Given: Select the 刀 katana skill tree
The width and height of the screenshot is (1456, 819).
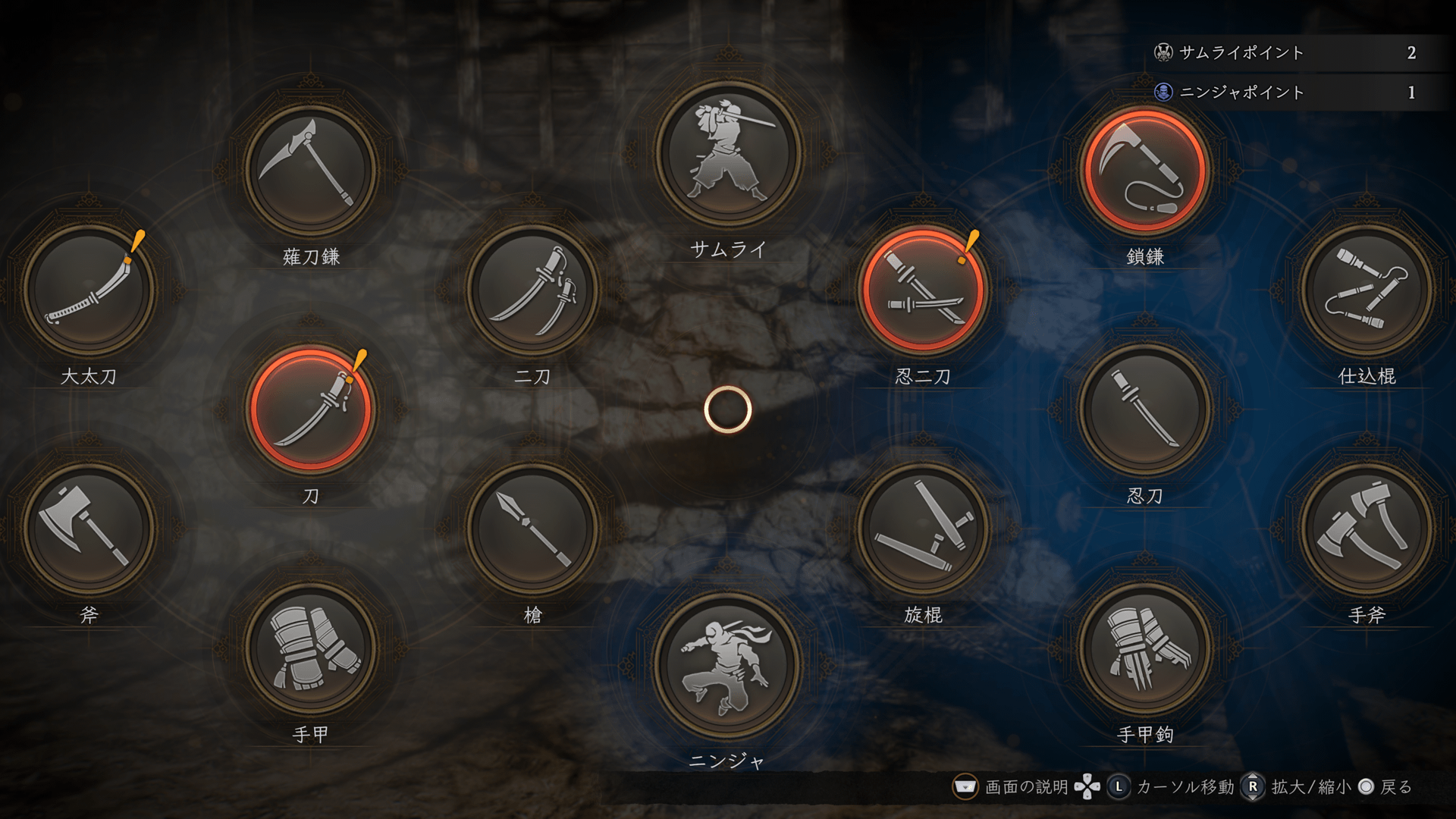Looking at the screenshot, I should tap(311, 409).
